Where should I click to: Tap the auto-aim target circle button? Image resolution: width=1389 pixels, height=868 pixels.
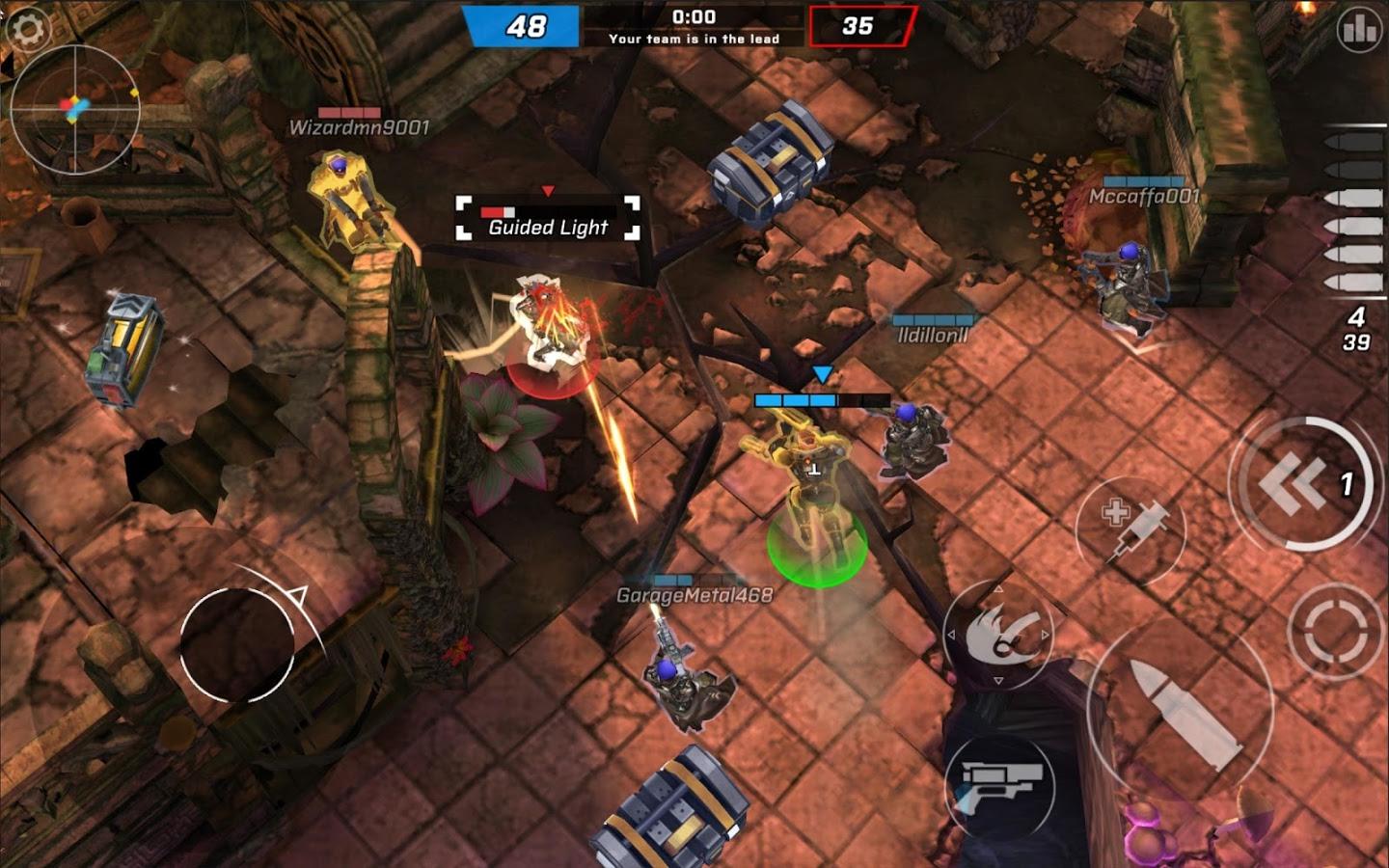[x=1336, y=632]
